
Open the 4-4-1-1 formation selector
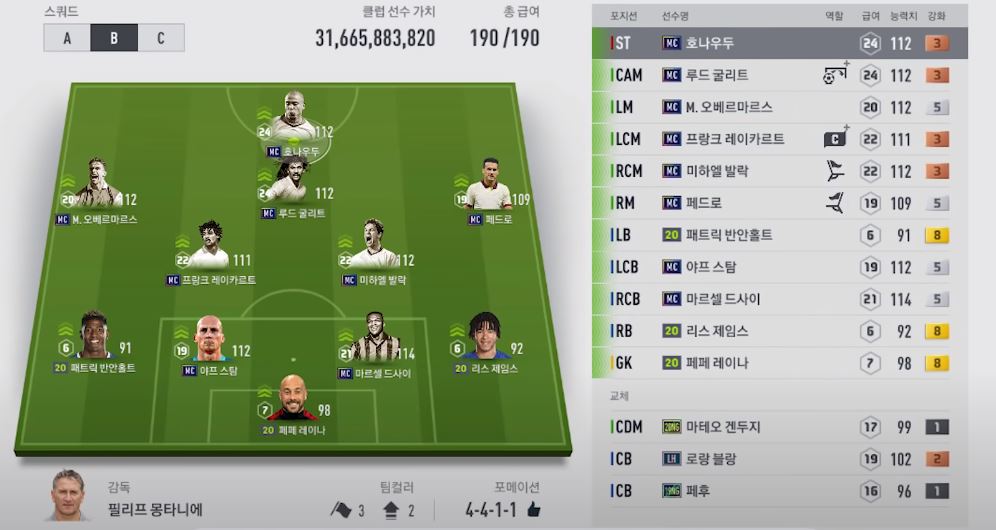502,509
